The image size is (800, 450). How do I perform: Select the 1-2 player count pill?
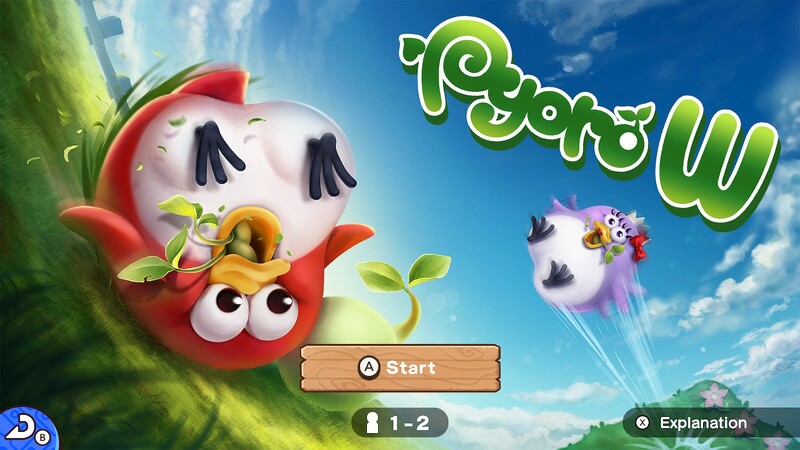click(x=400, y=423)
